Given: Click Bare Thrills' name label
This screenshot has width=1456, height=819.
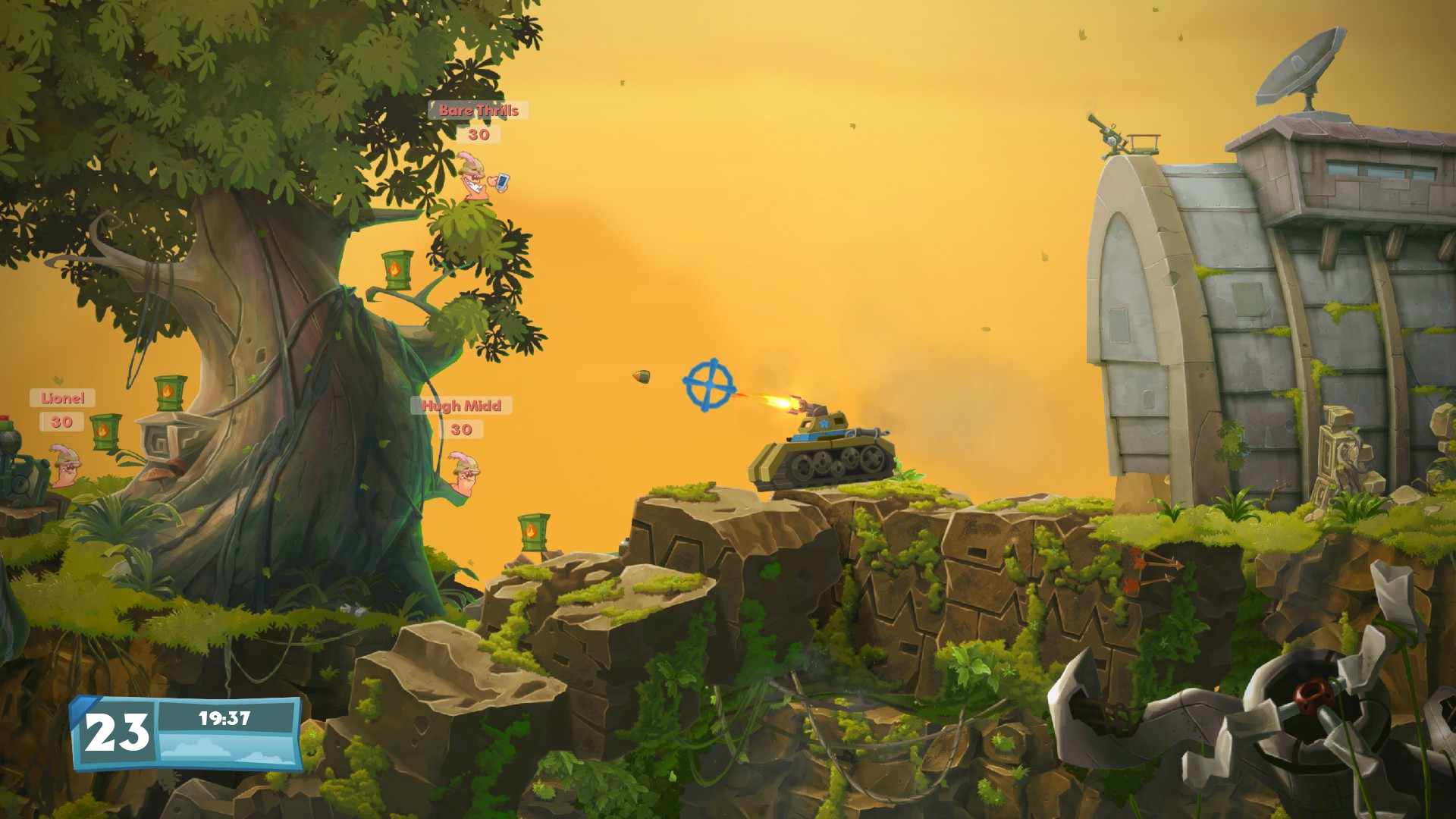Looking at the screenshot, I should click(x=477, y=111).
